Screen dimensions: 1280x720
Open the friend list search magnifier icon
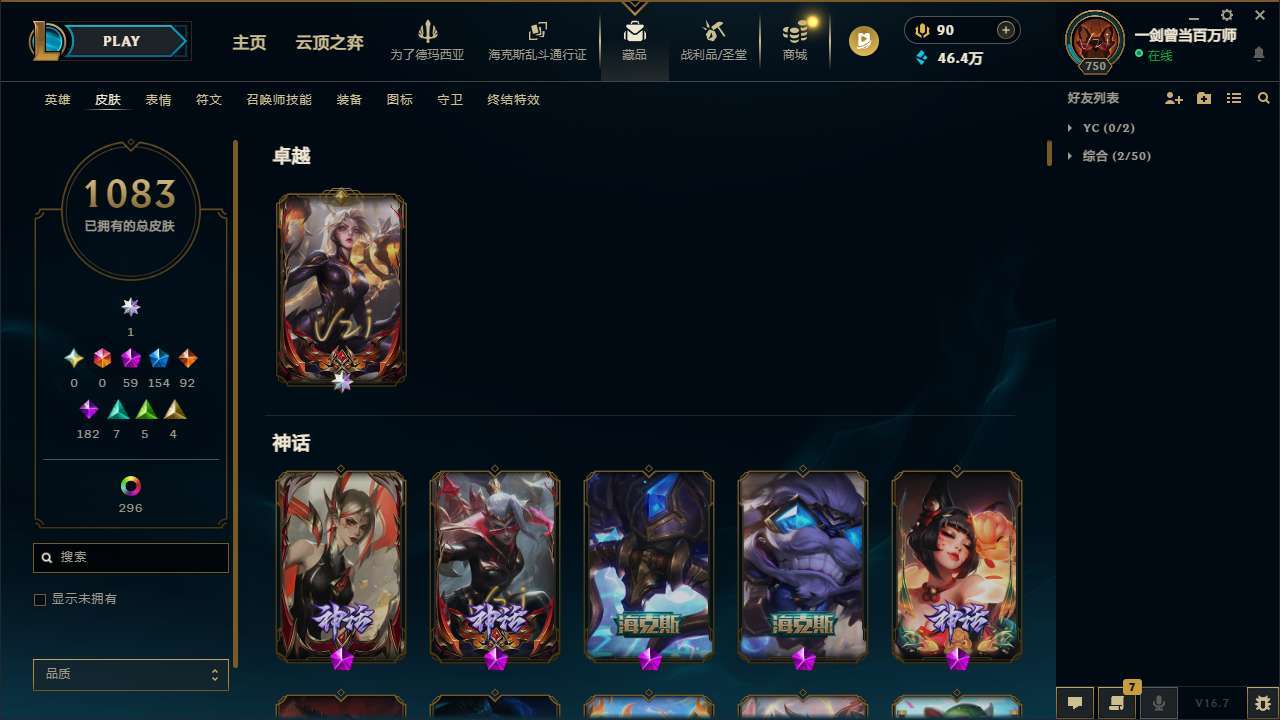pyautogui.click(x=1264, y=97)
